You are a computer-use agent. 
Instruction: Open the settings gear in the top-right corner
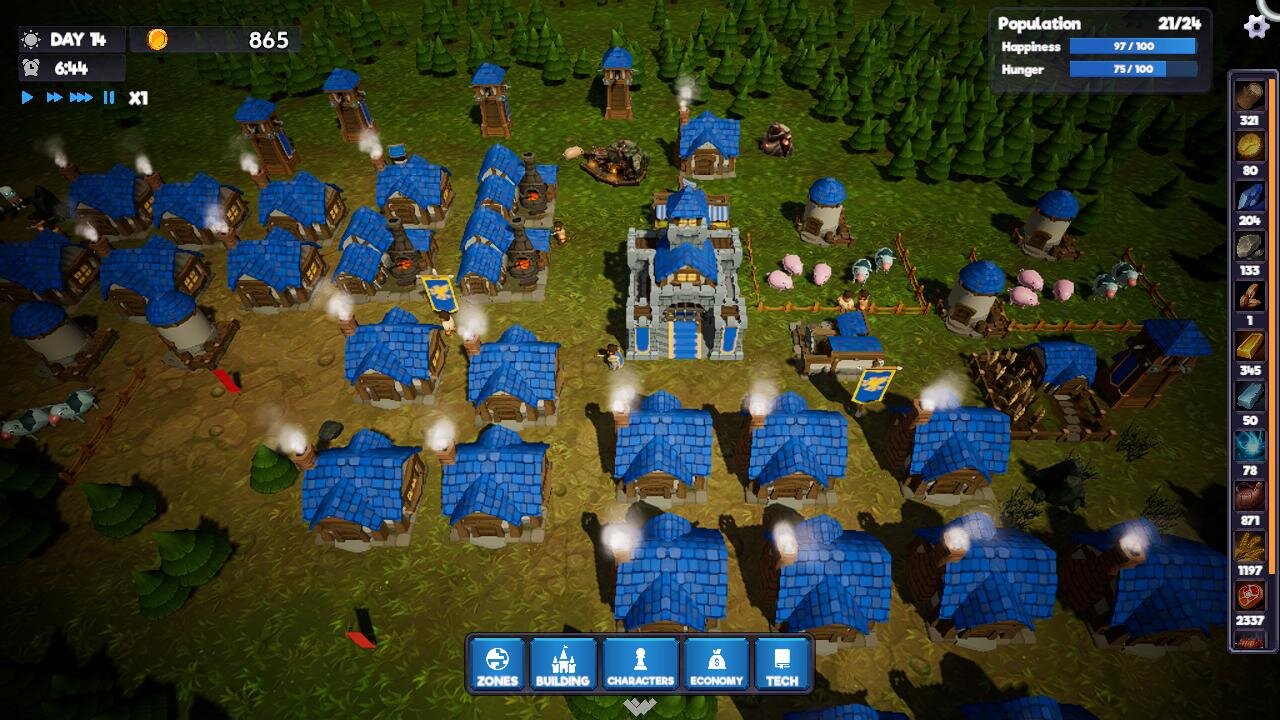pyautogui.click(x=1257, y=28)
